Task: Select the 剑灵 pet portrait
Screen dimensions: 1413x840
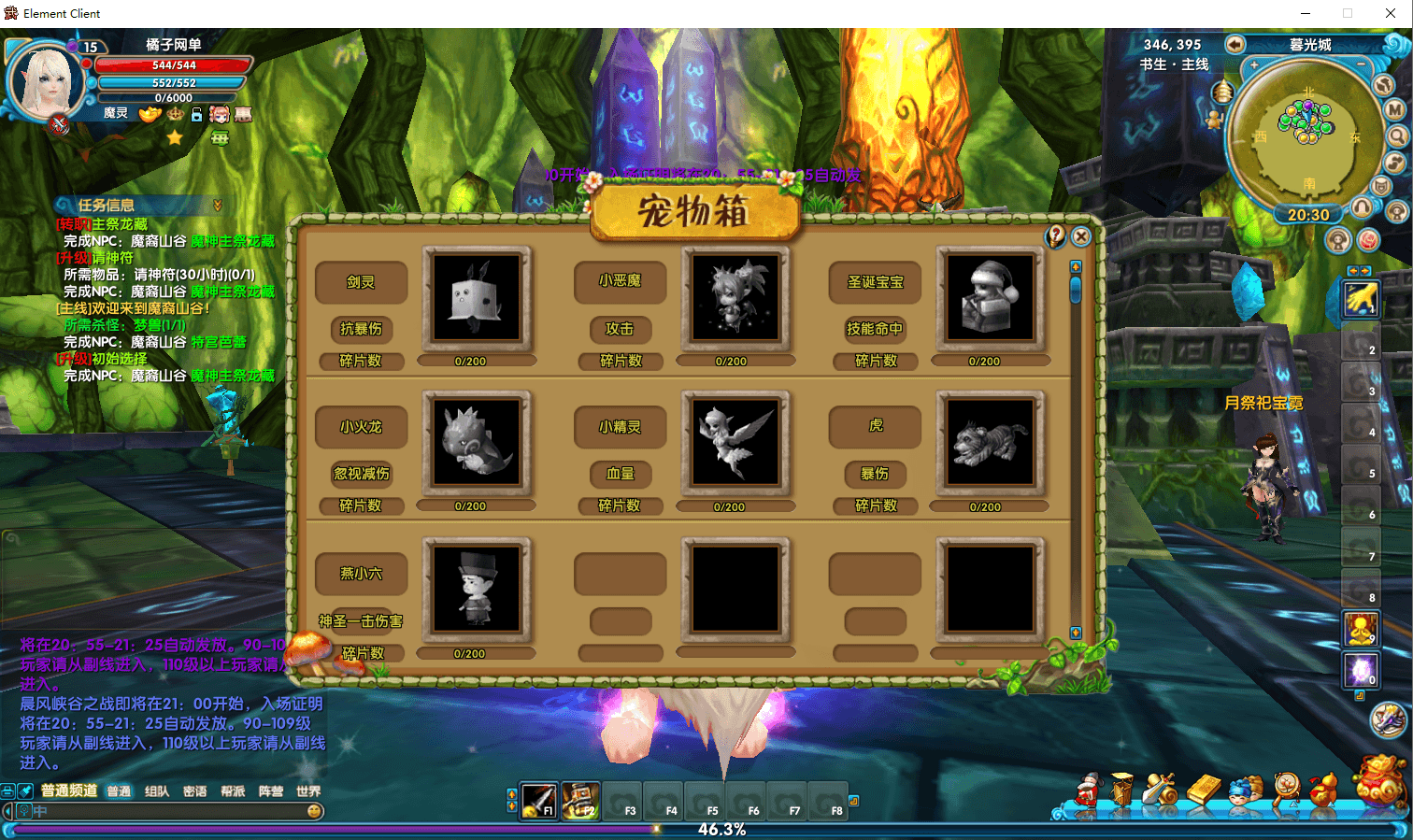Action: click(x=477, y=297)
